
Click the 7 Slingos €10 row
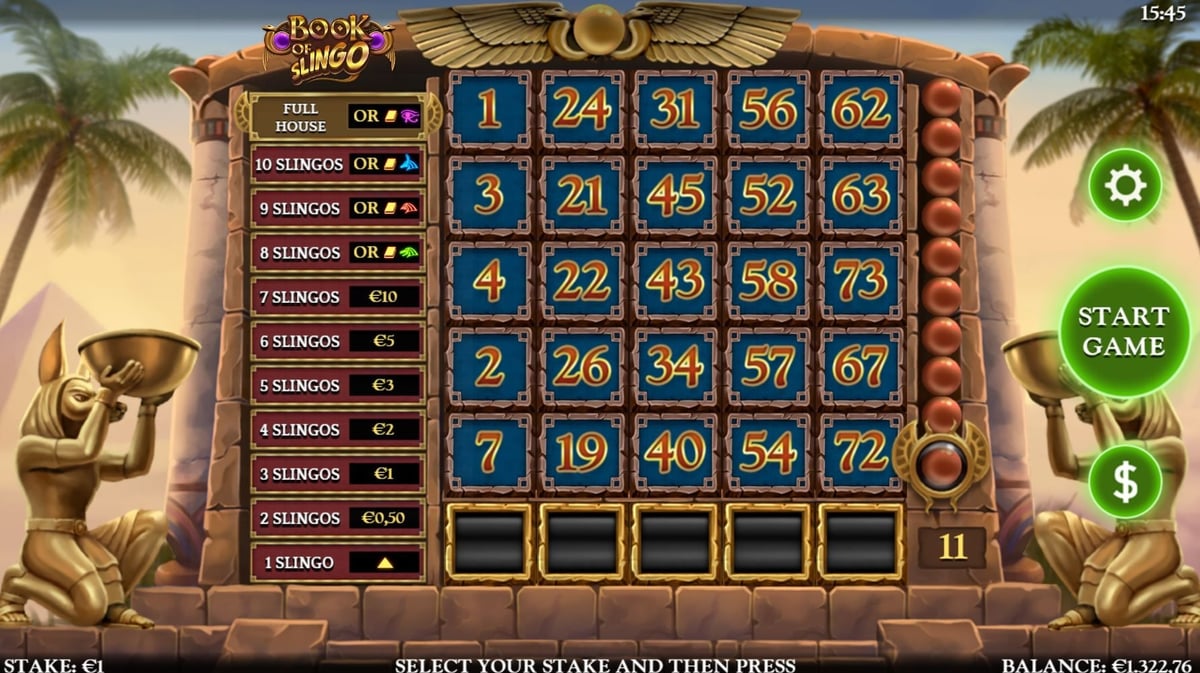(338, 297)
